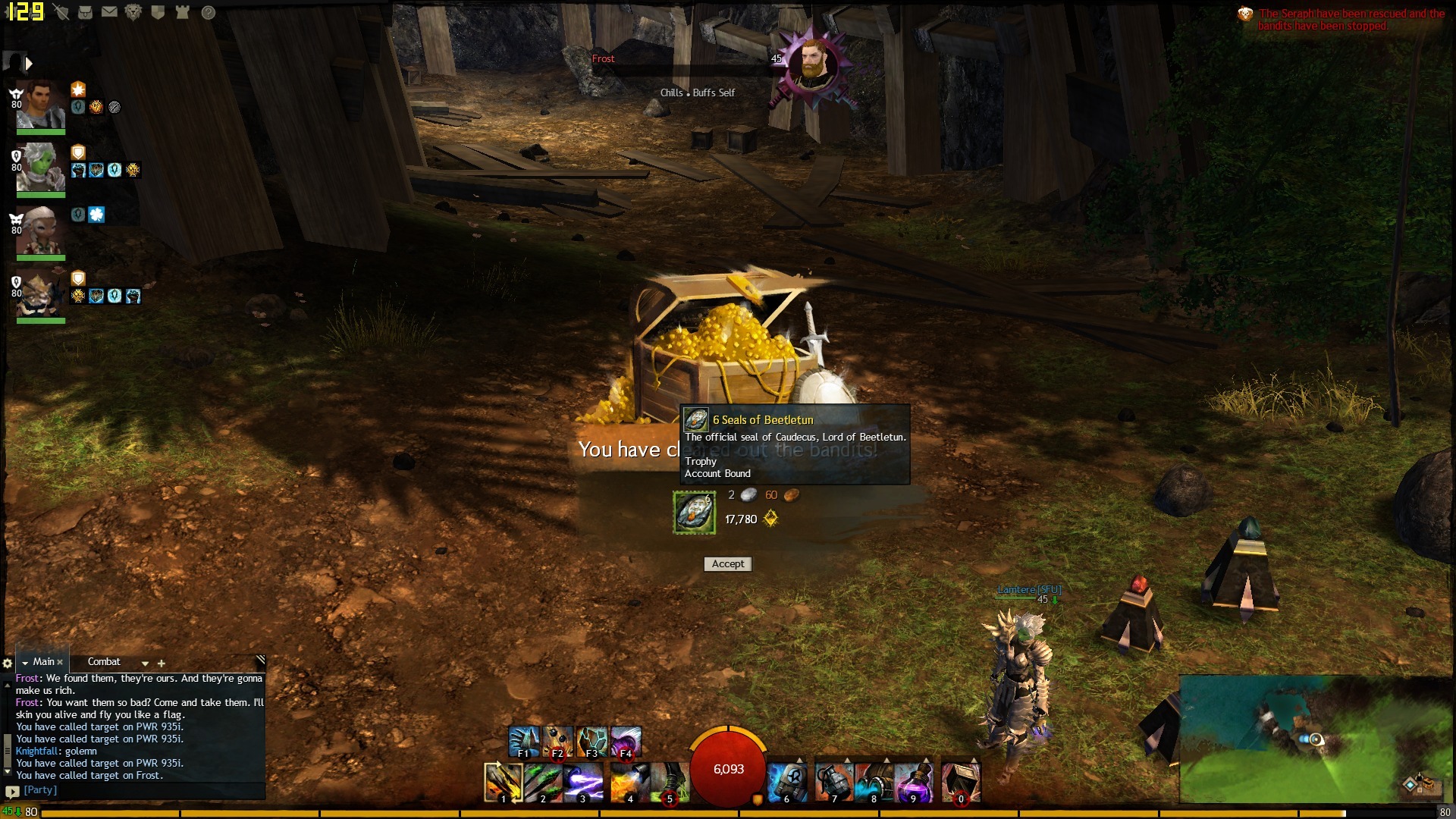
Task: Trigger the F1 toolbelt skill
Action: pyautogui.click(x=523, y=741)
